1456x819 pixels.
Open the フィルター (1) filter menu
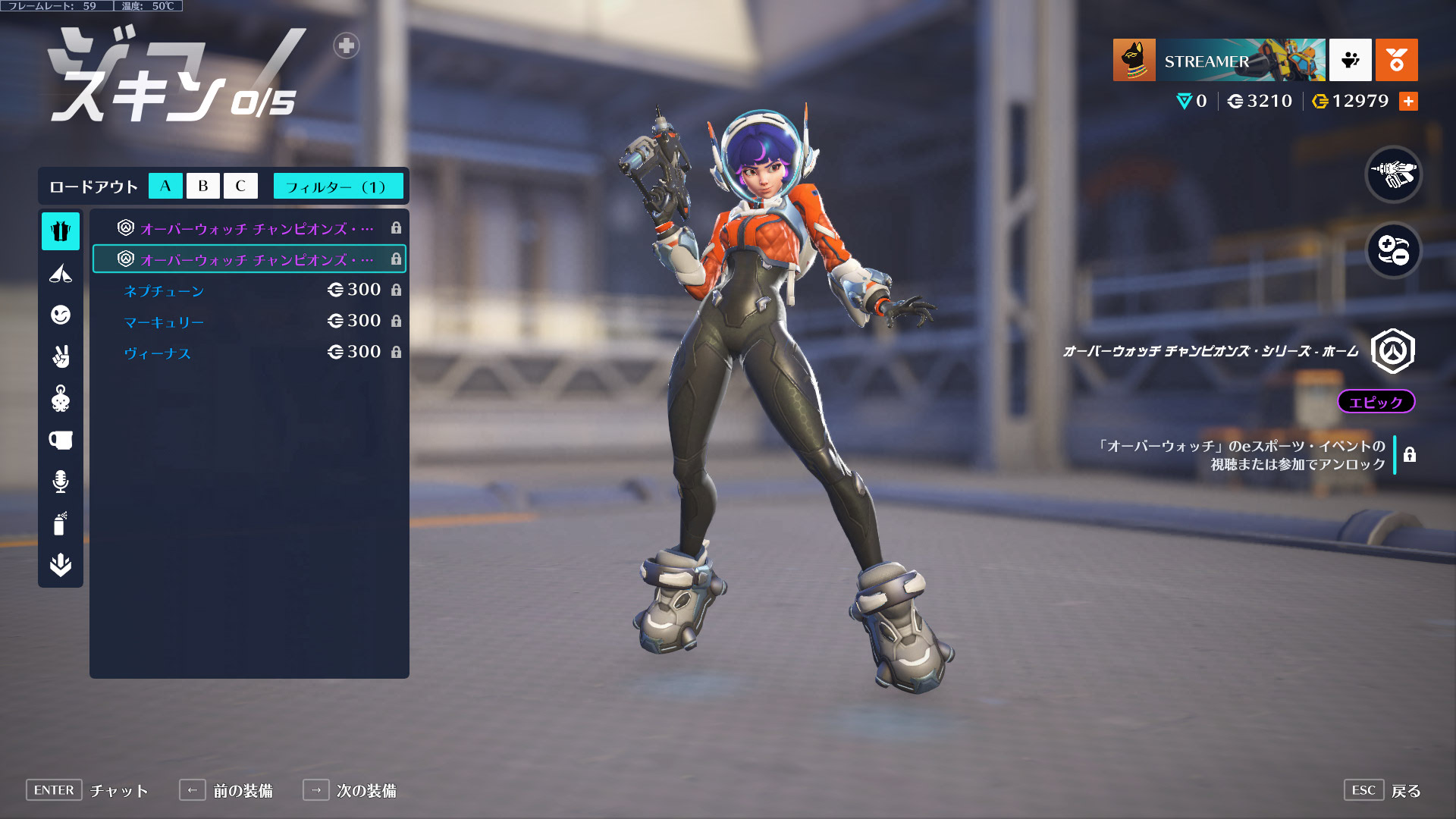pyautogui.click(x=337, y=186)
